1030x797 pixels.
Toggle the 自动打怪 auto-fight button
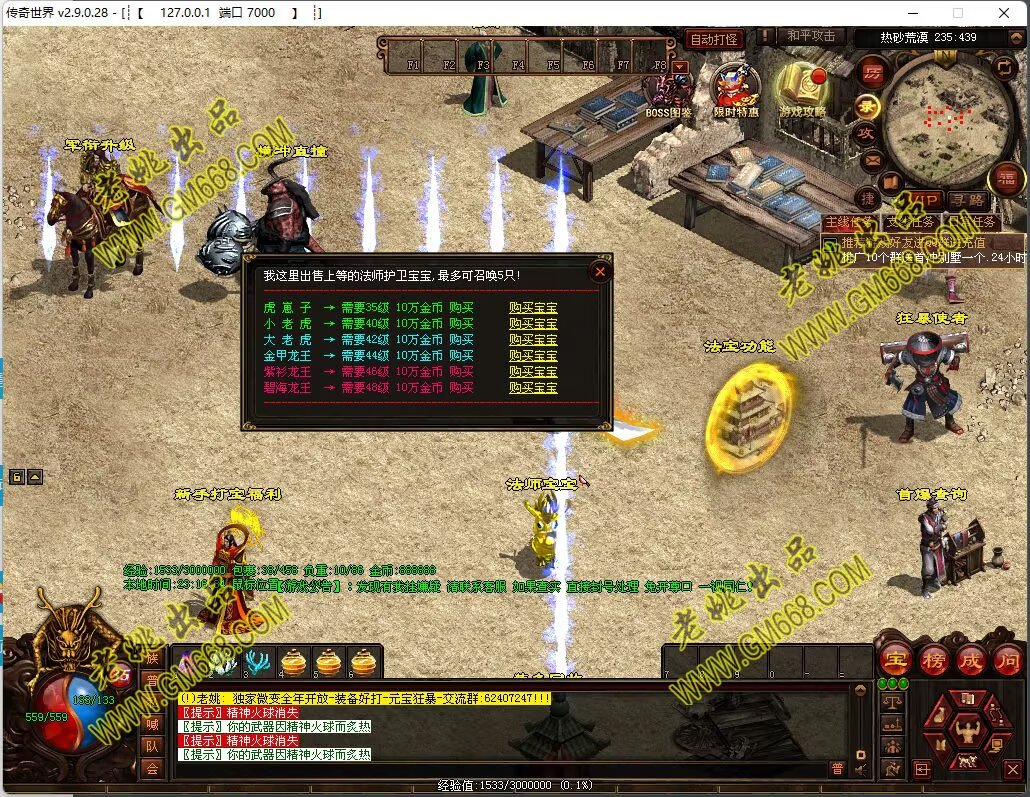[x=713, y=39]
